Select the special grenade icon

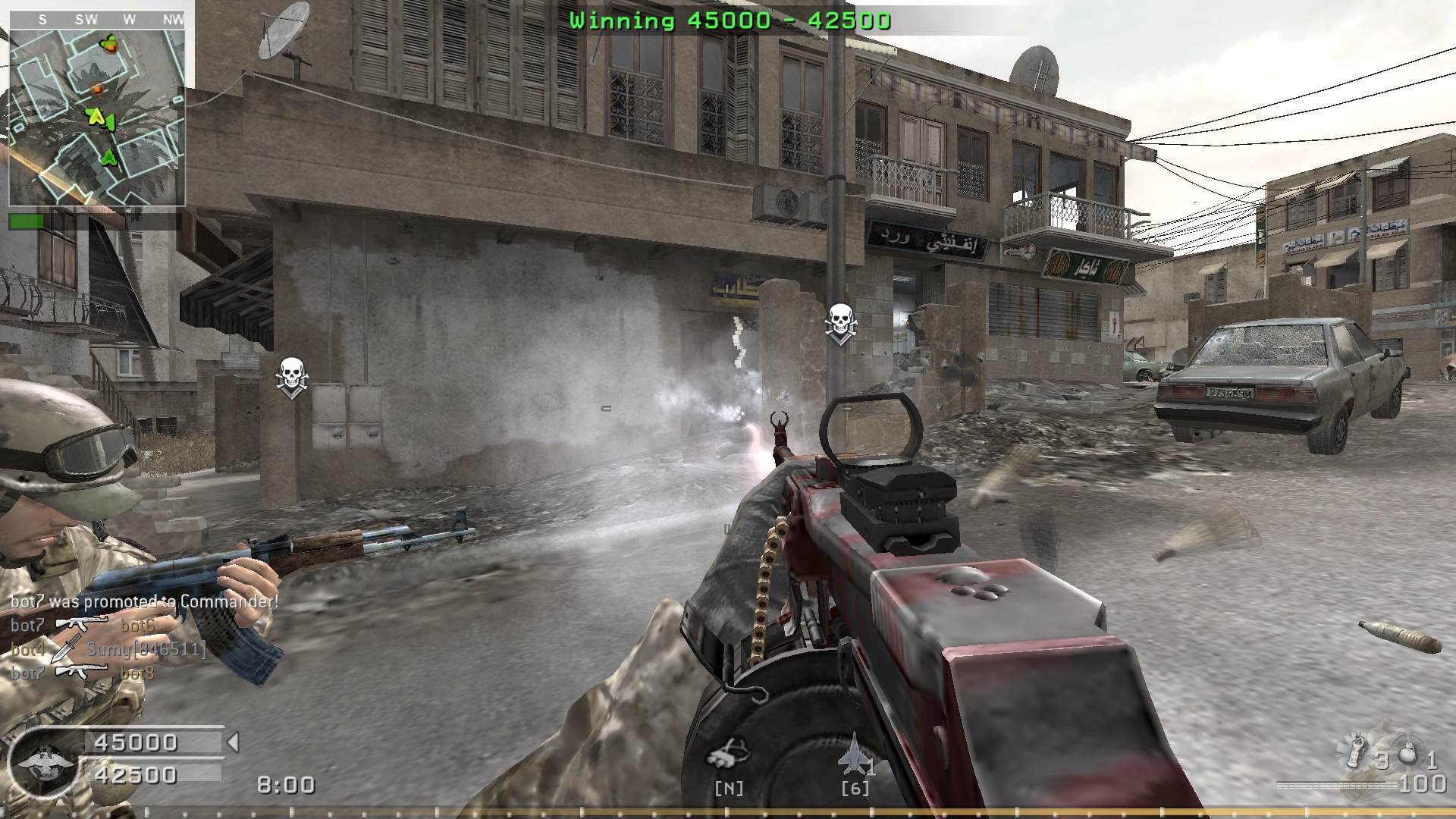[x=1357, y=749]
